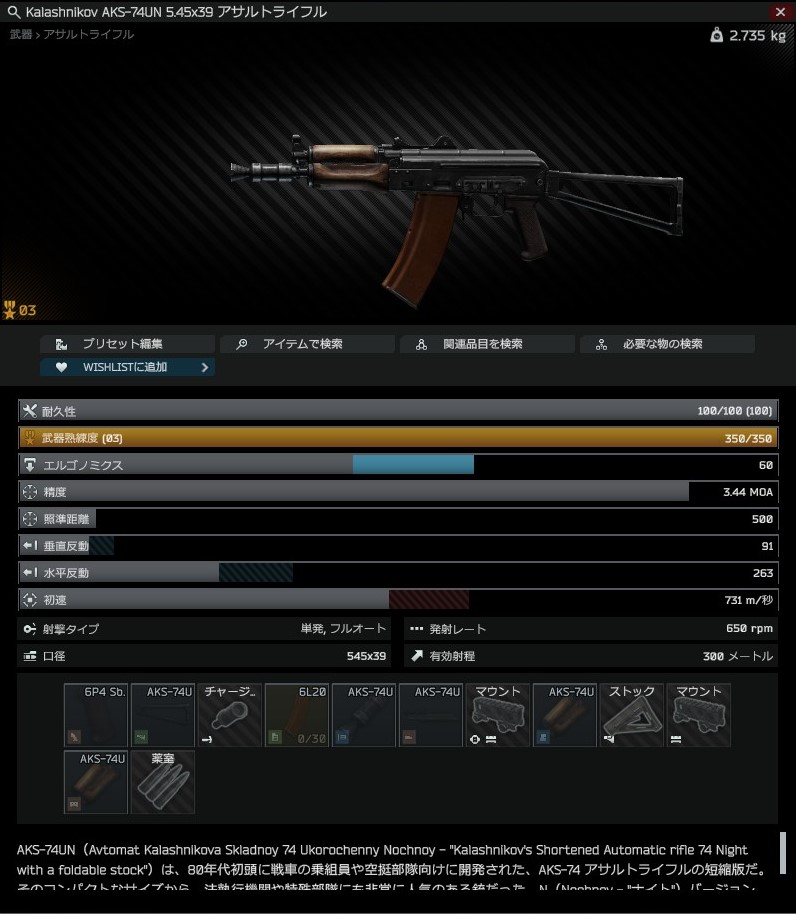Select the cartridge chamber (薬室) slot
Image resolution: width=796 pixels, height=914 pixels.
tap(163, 782)
